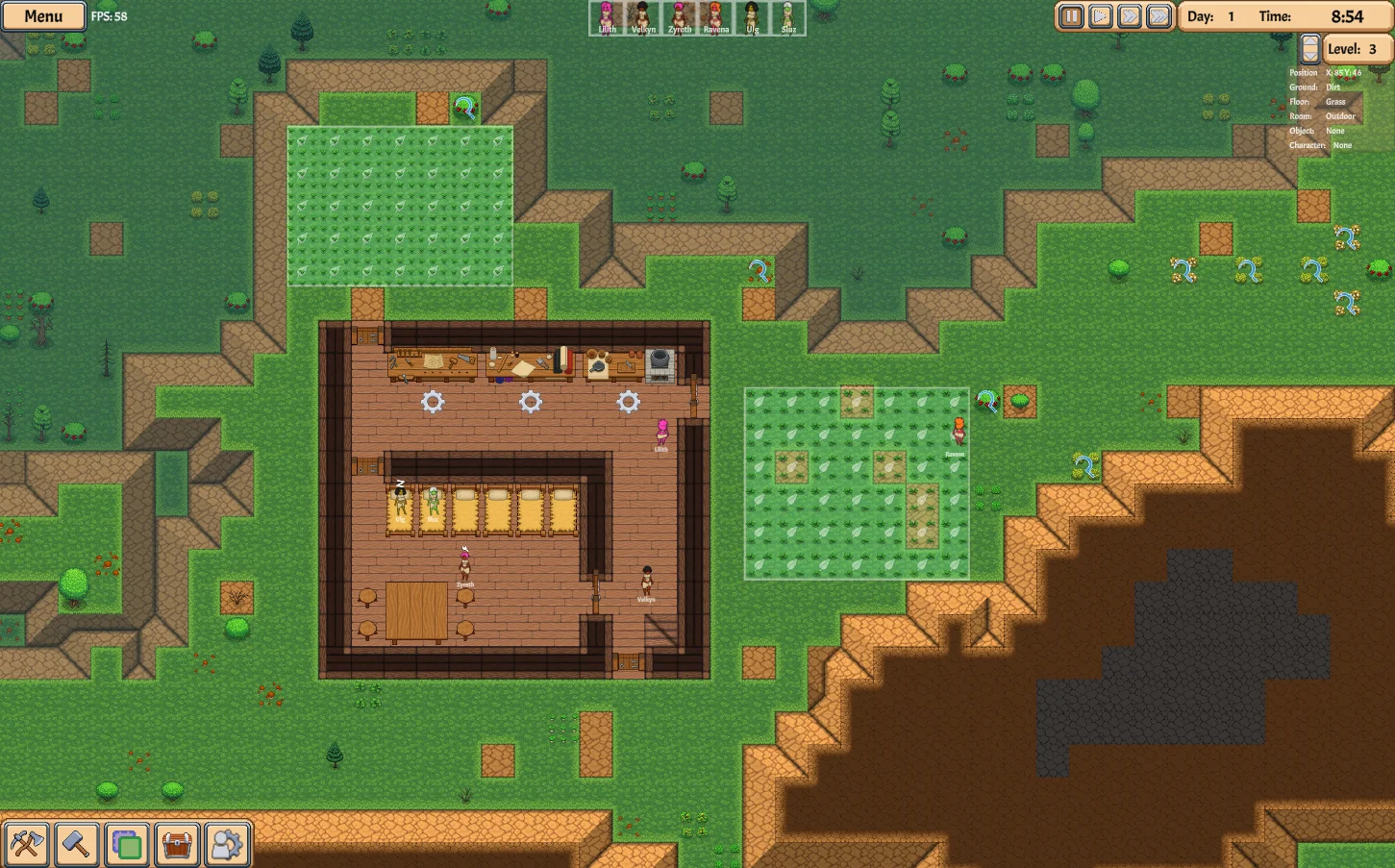Pick Ravena's portrait in the roster

[x=715, y=17]
